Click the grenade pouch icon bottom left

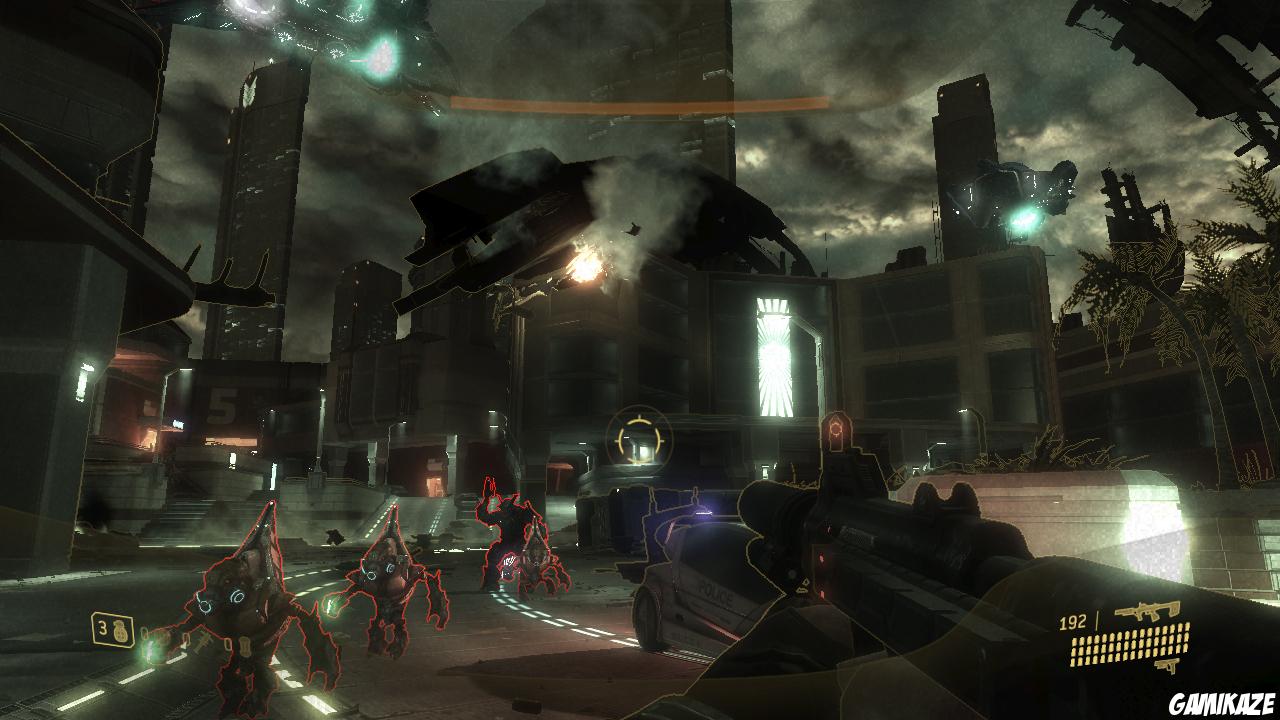(119, 629)
